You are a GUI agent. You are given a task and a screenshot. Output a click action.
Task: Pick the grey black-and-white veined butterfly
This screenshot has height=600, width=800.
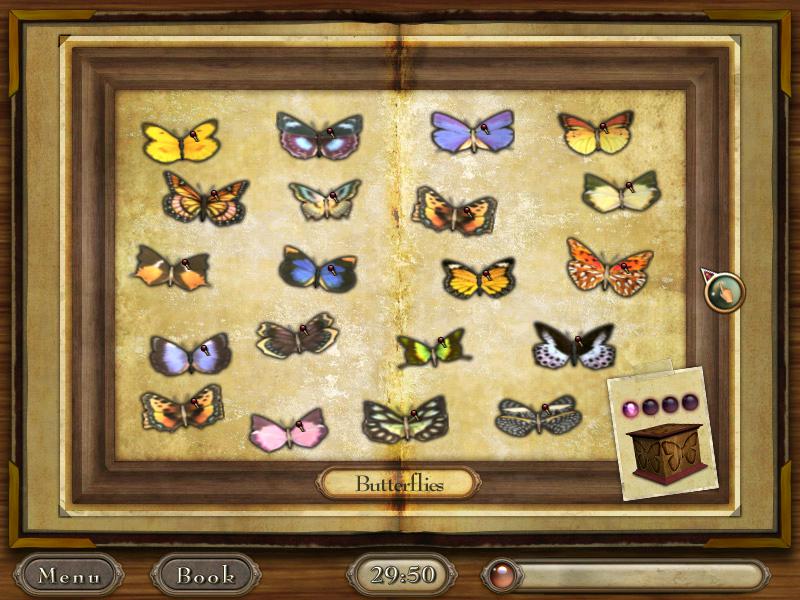538,416
